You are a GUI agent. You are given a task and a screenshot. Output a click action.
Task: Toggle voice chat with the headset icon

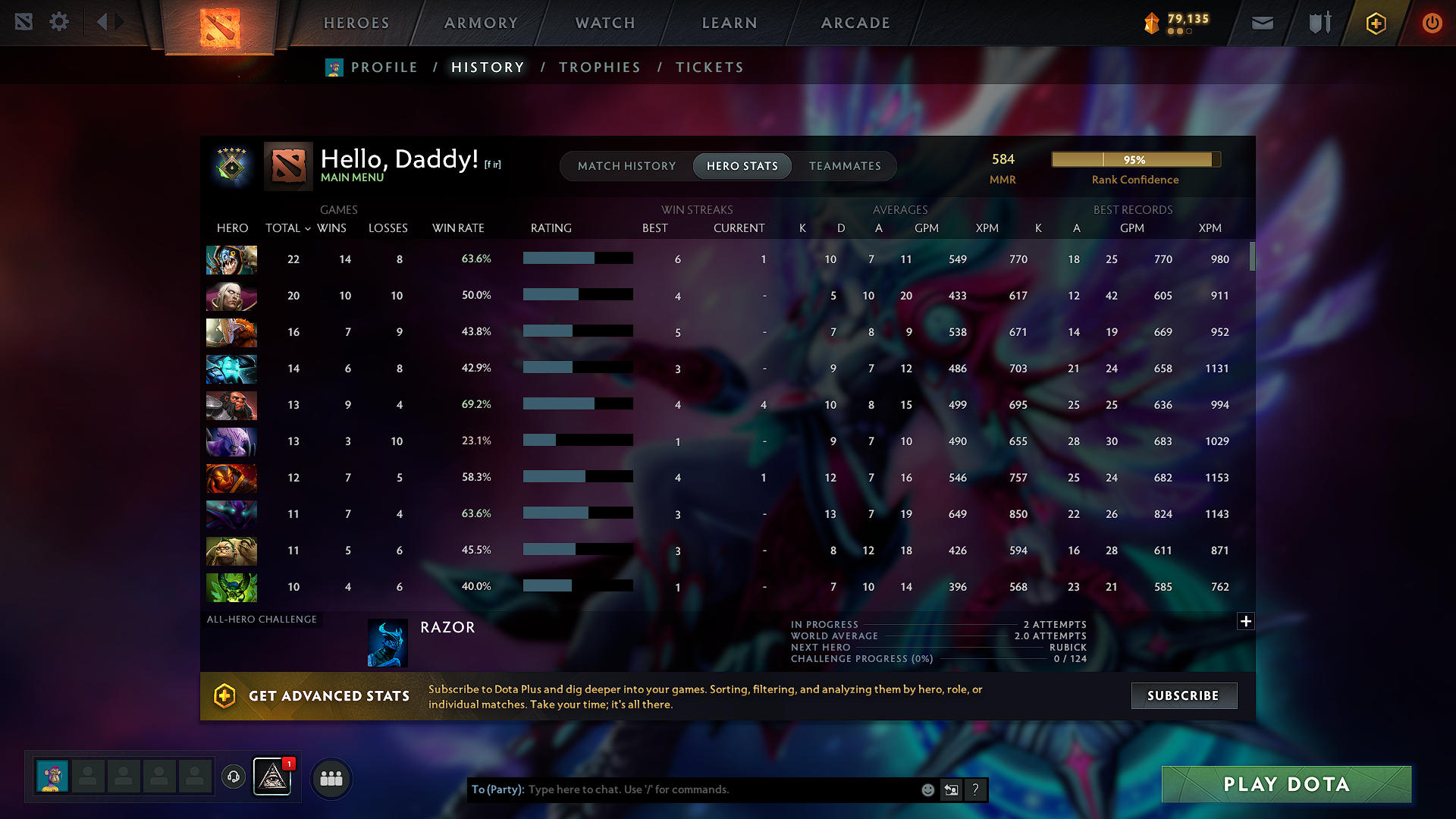point(233,778)
